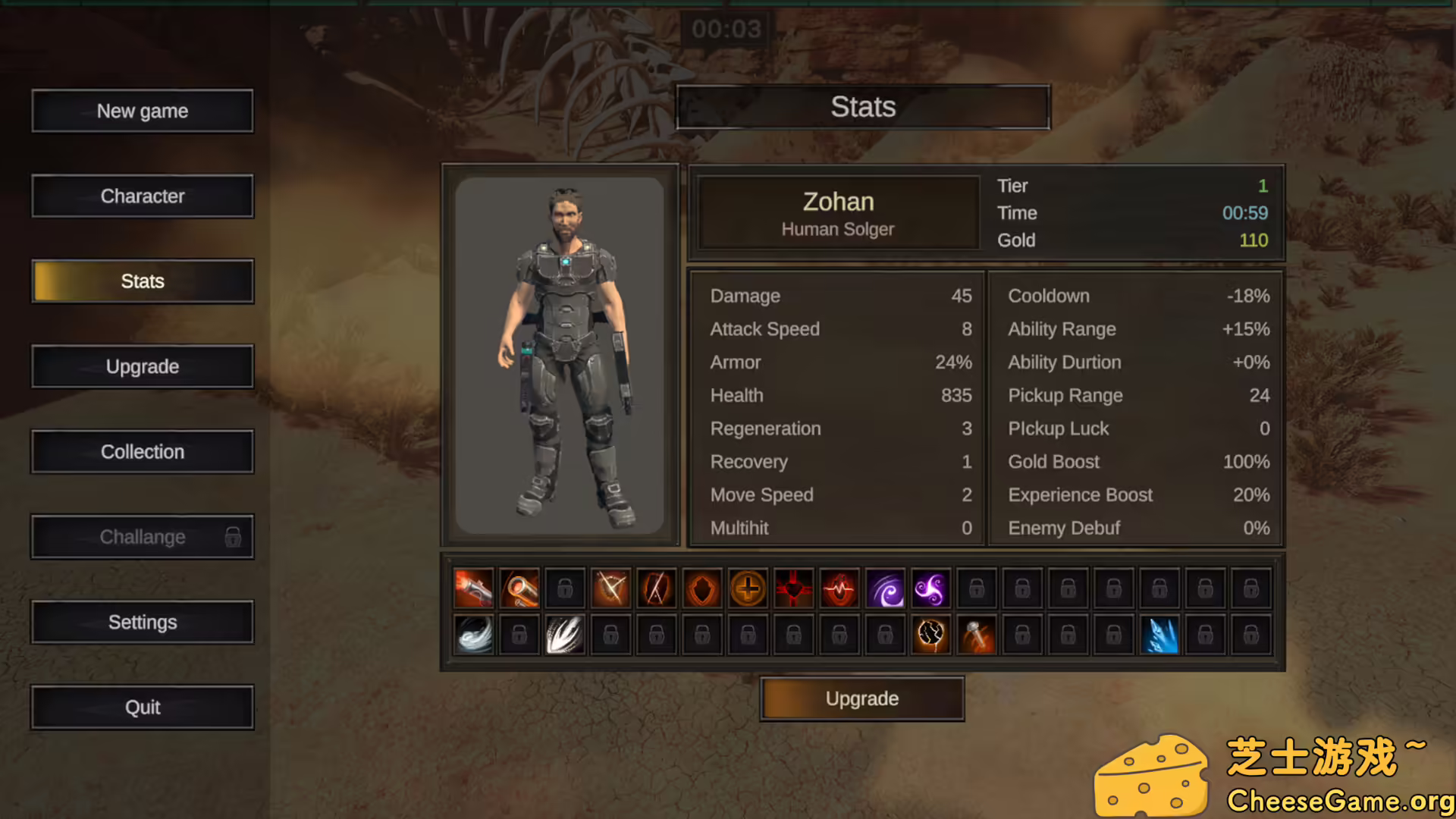Select the silver cannon barrel ability icon
The width and height of the screenshot is (1456, 819).
click(519, 588)
